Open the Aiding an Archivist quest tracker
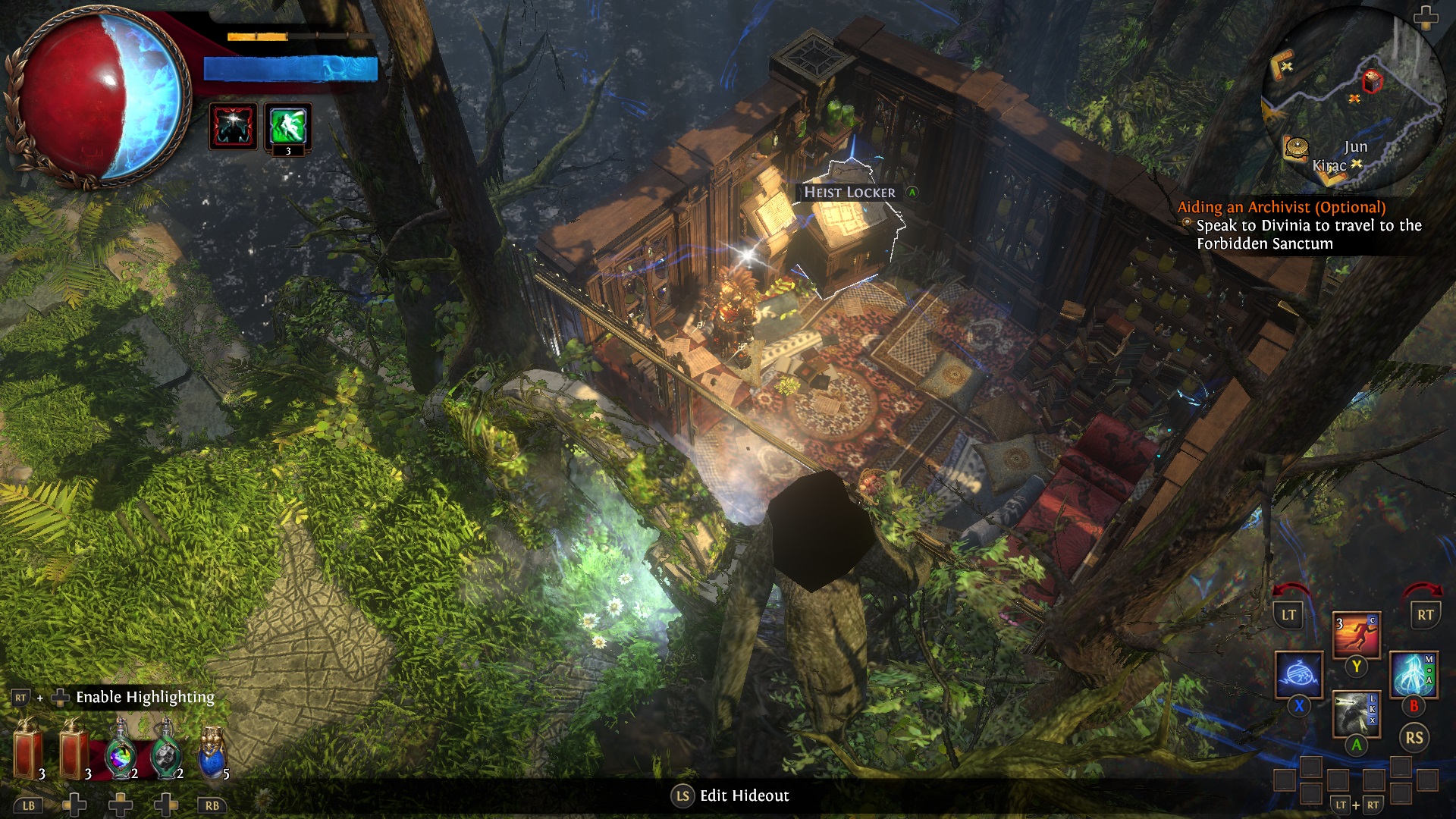This screenshot has height=819, width=1456. click(x=1281, y=207)
